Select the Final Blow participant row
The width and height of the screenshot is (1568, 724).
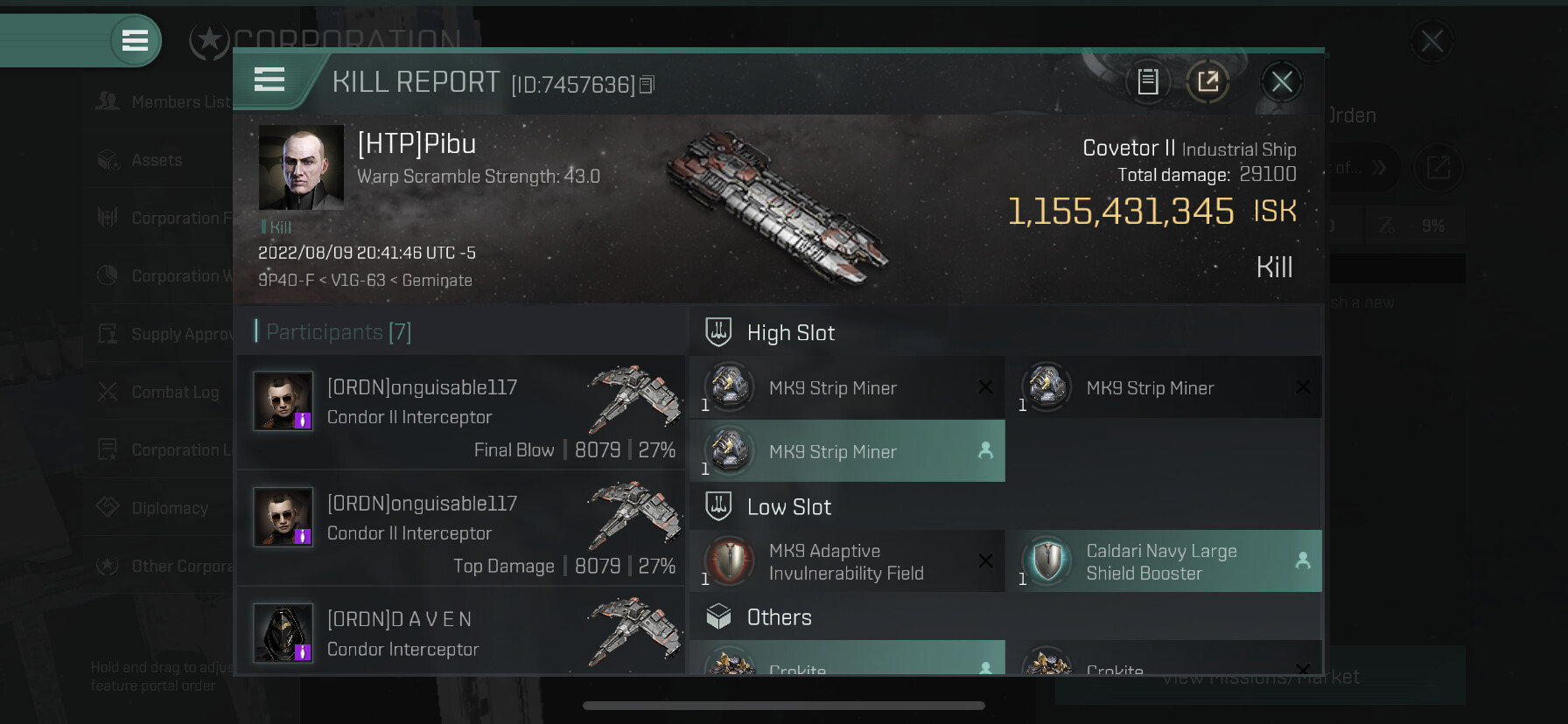coord(461,412)
